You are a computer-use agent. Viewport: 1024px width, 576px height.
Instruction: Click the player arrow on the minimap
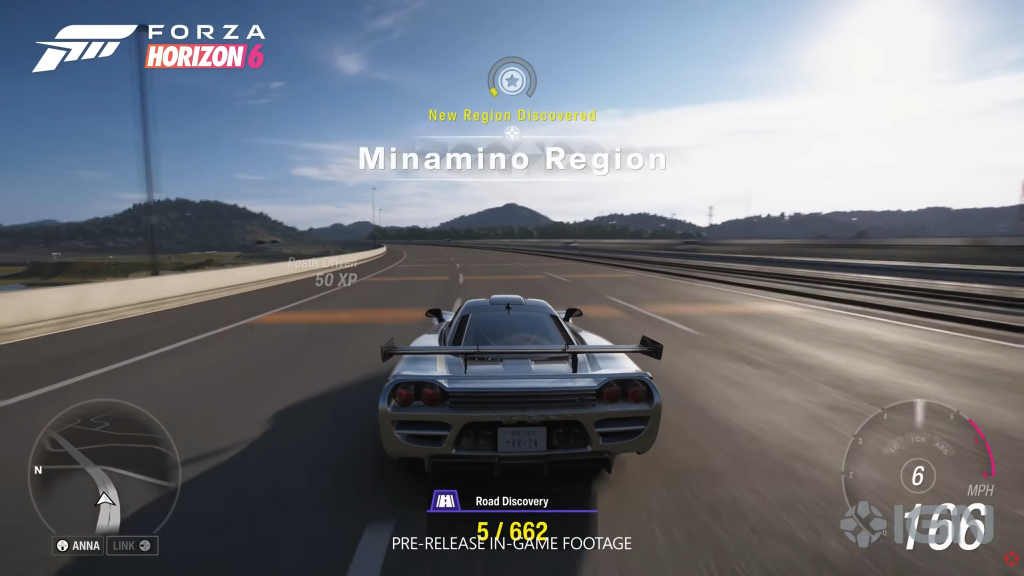(103, 499)
